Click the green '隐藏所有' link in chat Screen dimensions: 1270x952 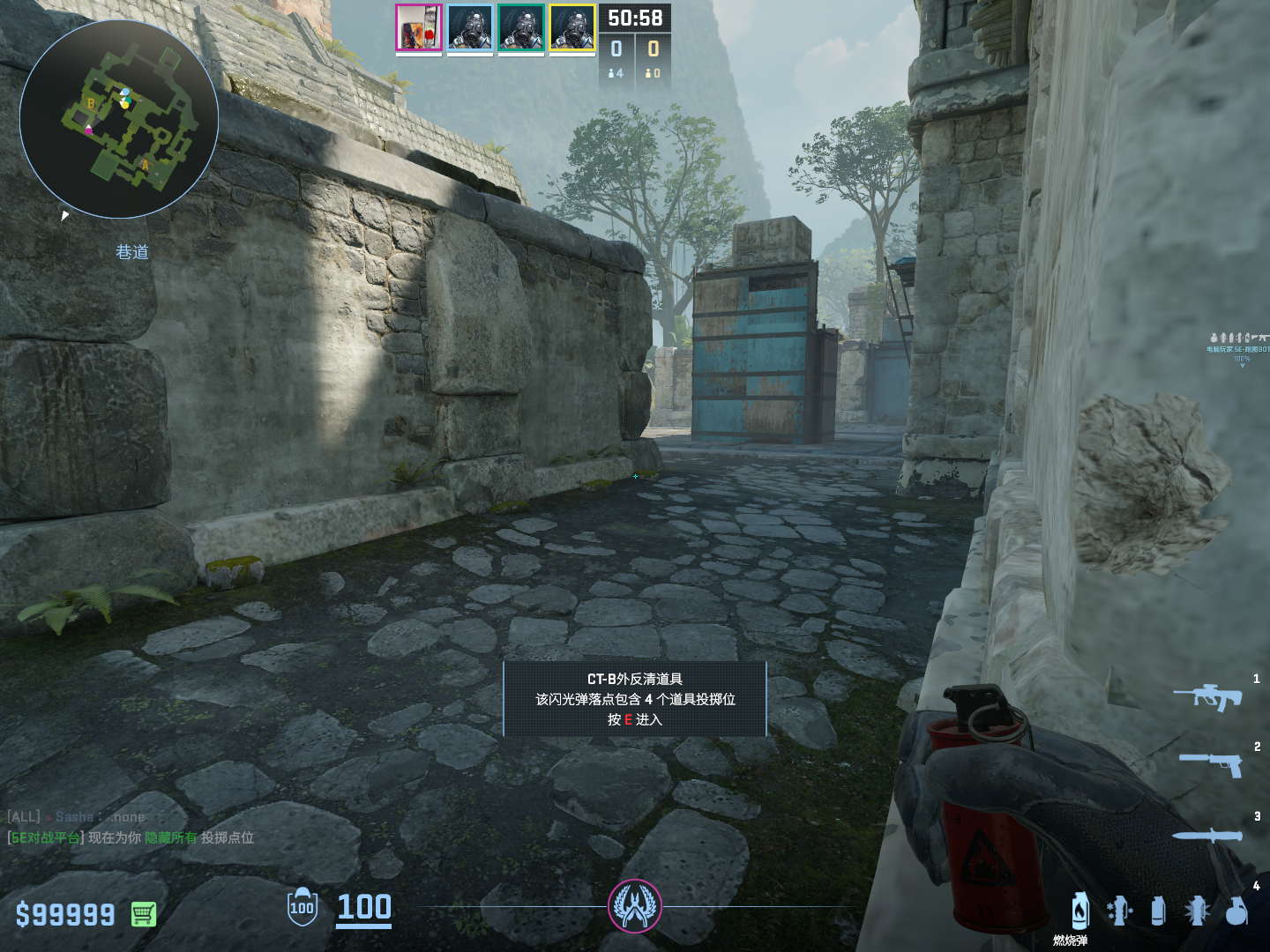pyautogui.click(x=171, y=837)
